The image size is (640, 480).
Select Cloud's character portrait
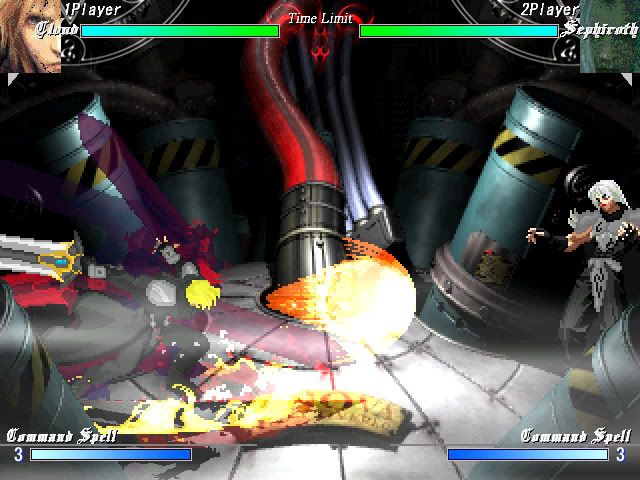coord(28,36)
